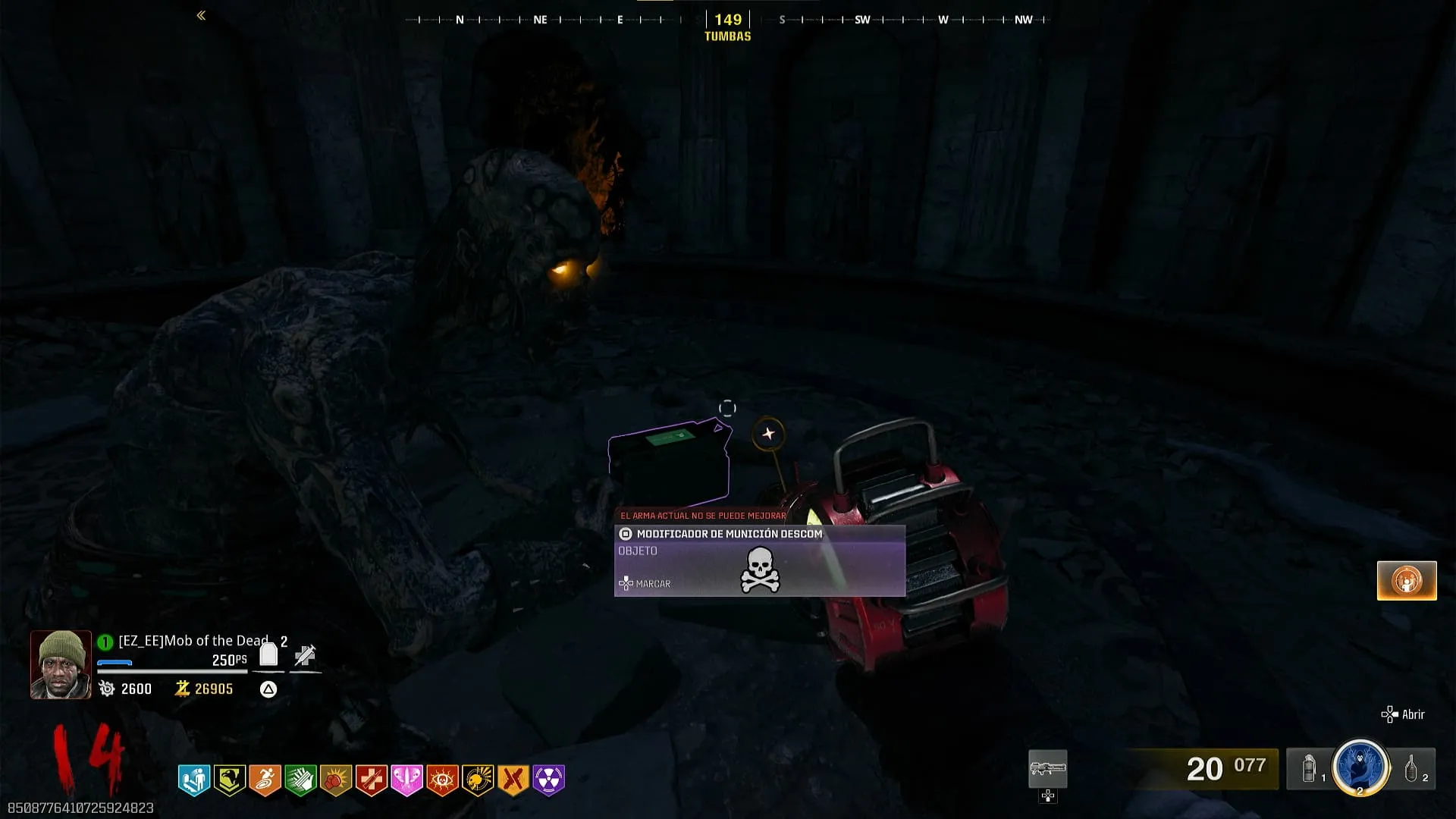Select the eagle head perk icon

coord(229,780)
